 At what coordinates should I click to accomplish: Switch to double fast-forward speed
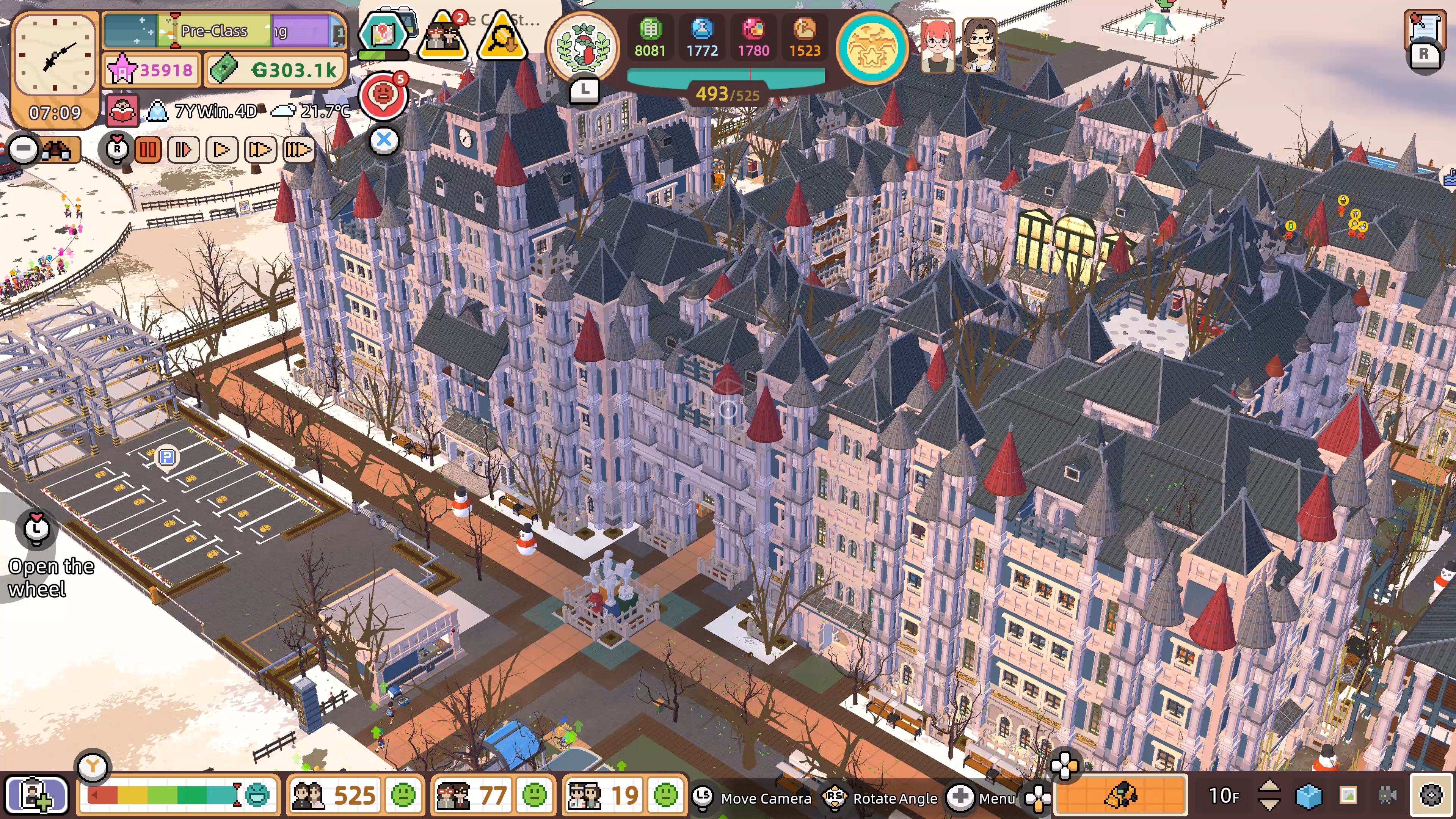260,151
